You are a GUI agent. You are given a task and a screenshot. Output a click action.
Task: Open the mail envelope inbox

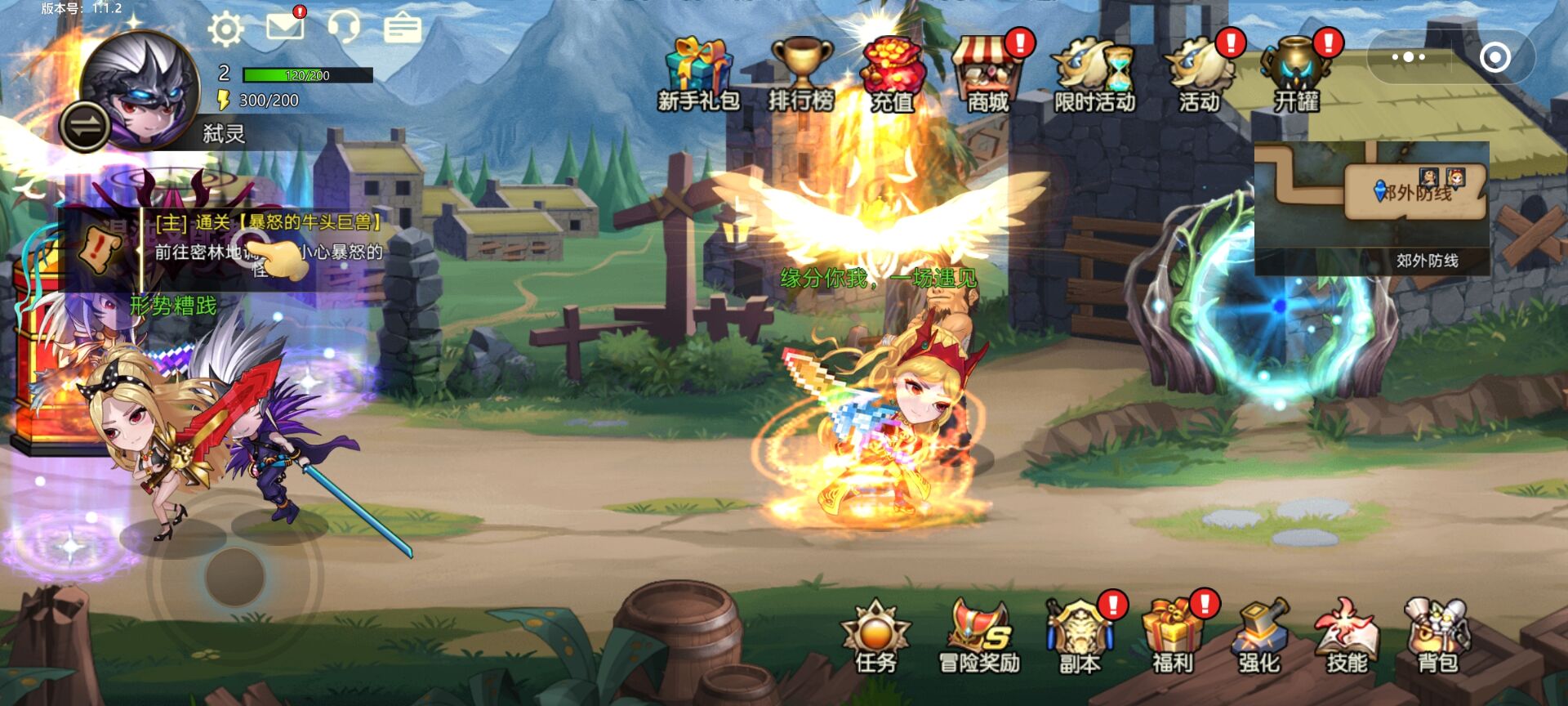(x=286, y=26)
